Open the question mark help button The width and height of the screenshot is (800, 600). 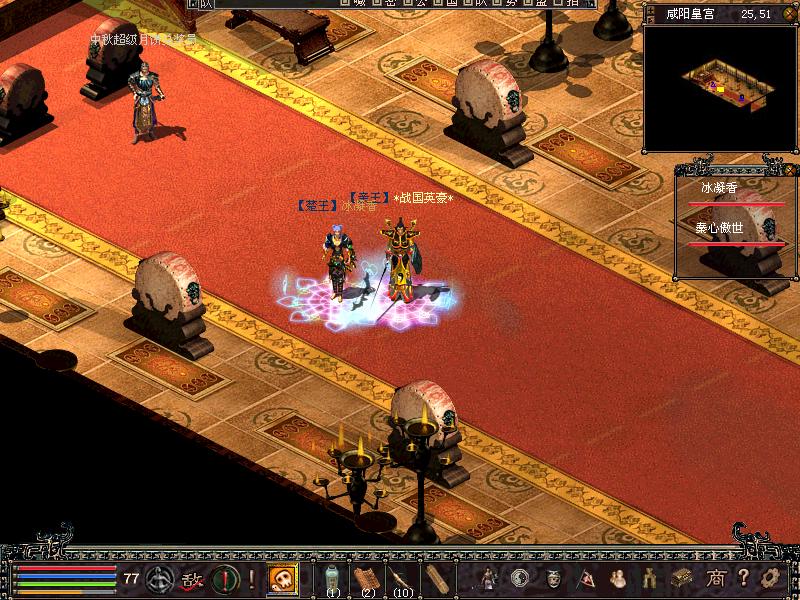point(744,578)
